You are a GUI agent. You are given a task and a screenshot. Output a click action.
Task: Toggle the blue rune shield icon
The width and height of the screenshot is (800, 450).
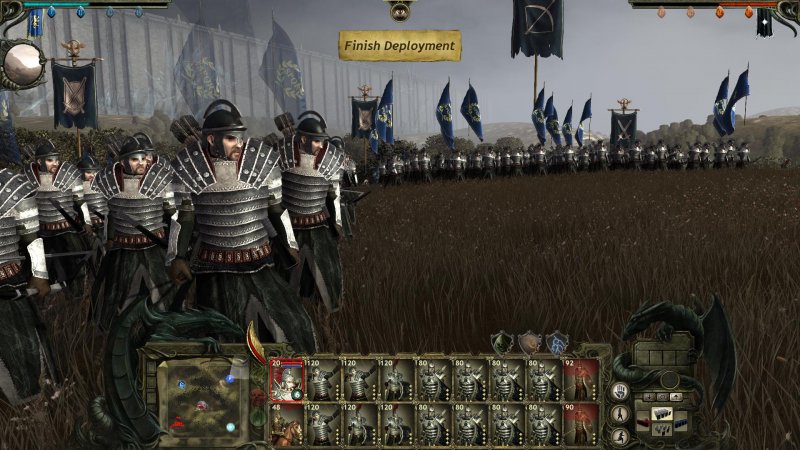click(x=557, y=343)
